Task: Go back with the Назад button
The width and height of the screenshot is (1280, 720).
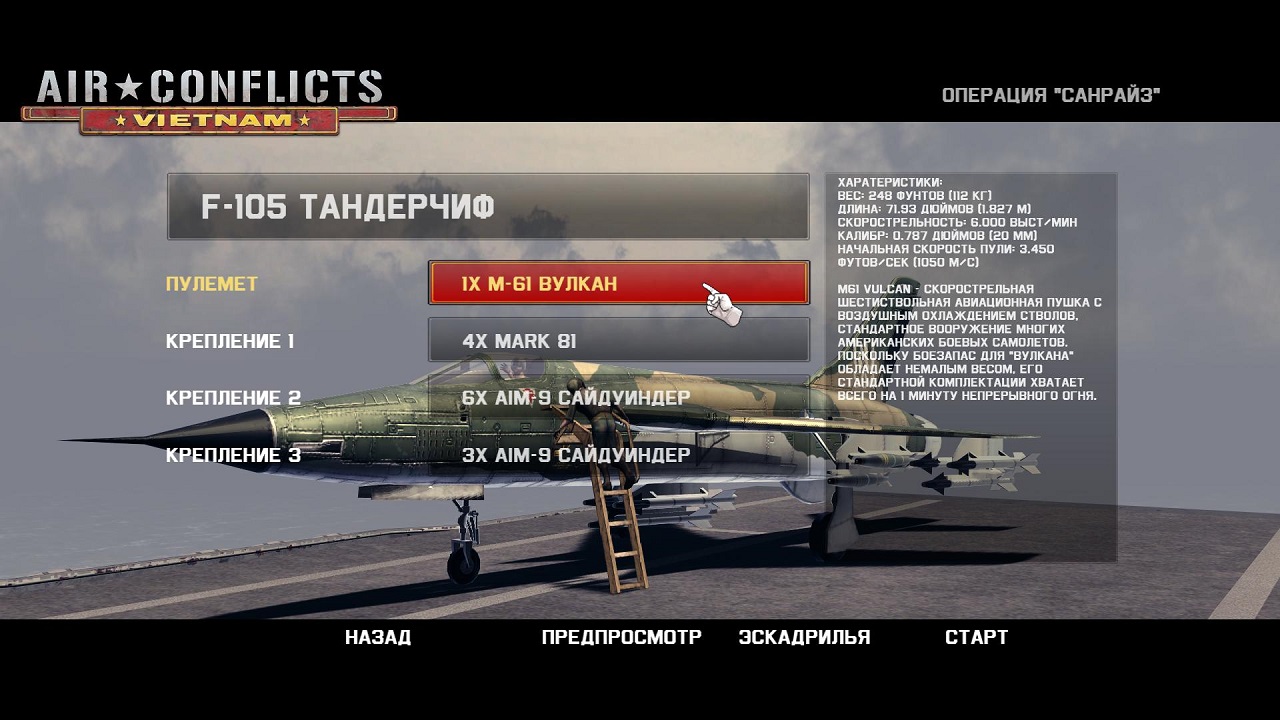Action: 378,637
